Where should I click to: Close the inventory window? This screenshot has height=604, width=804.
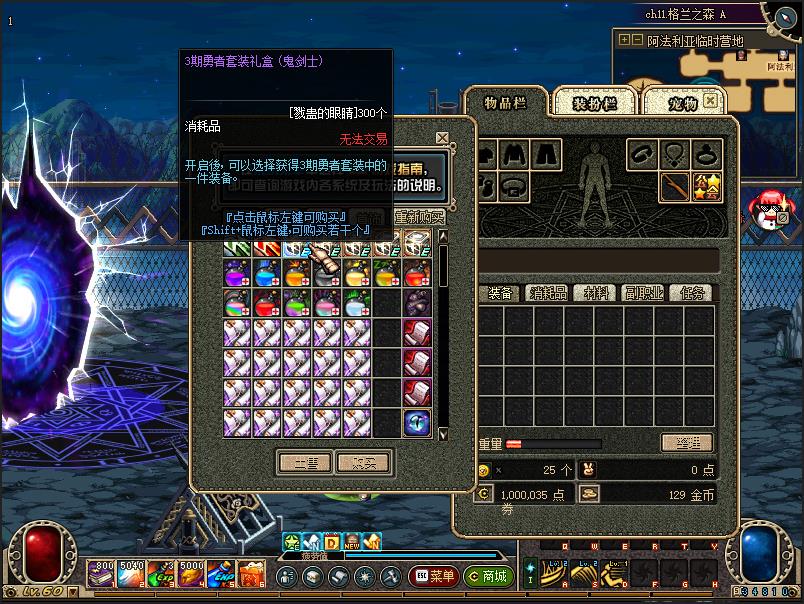(x=709, y=101)
